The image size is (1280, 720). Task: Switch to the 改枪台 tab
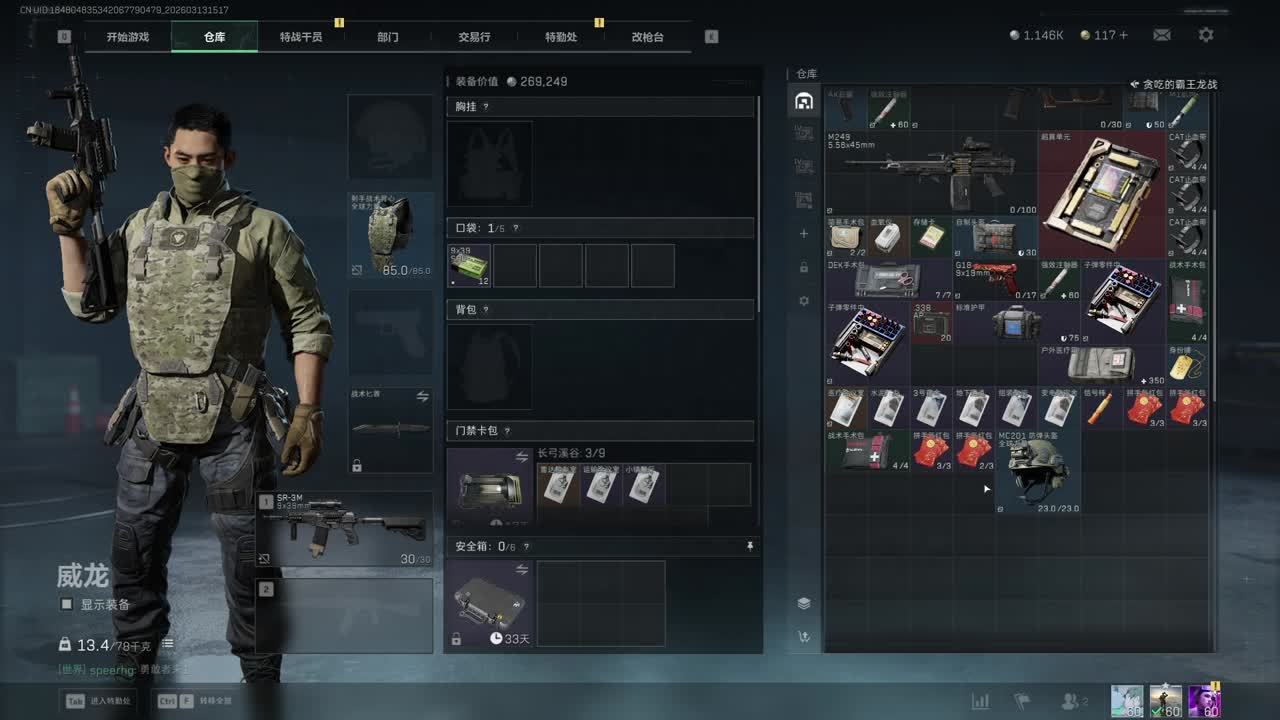(647, 37)
